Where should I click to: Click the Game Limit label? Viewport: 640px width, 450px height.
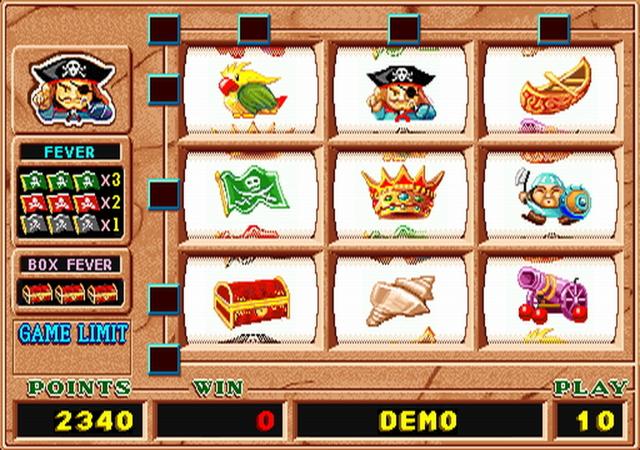[72, 334]
